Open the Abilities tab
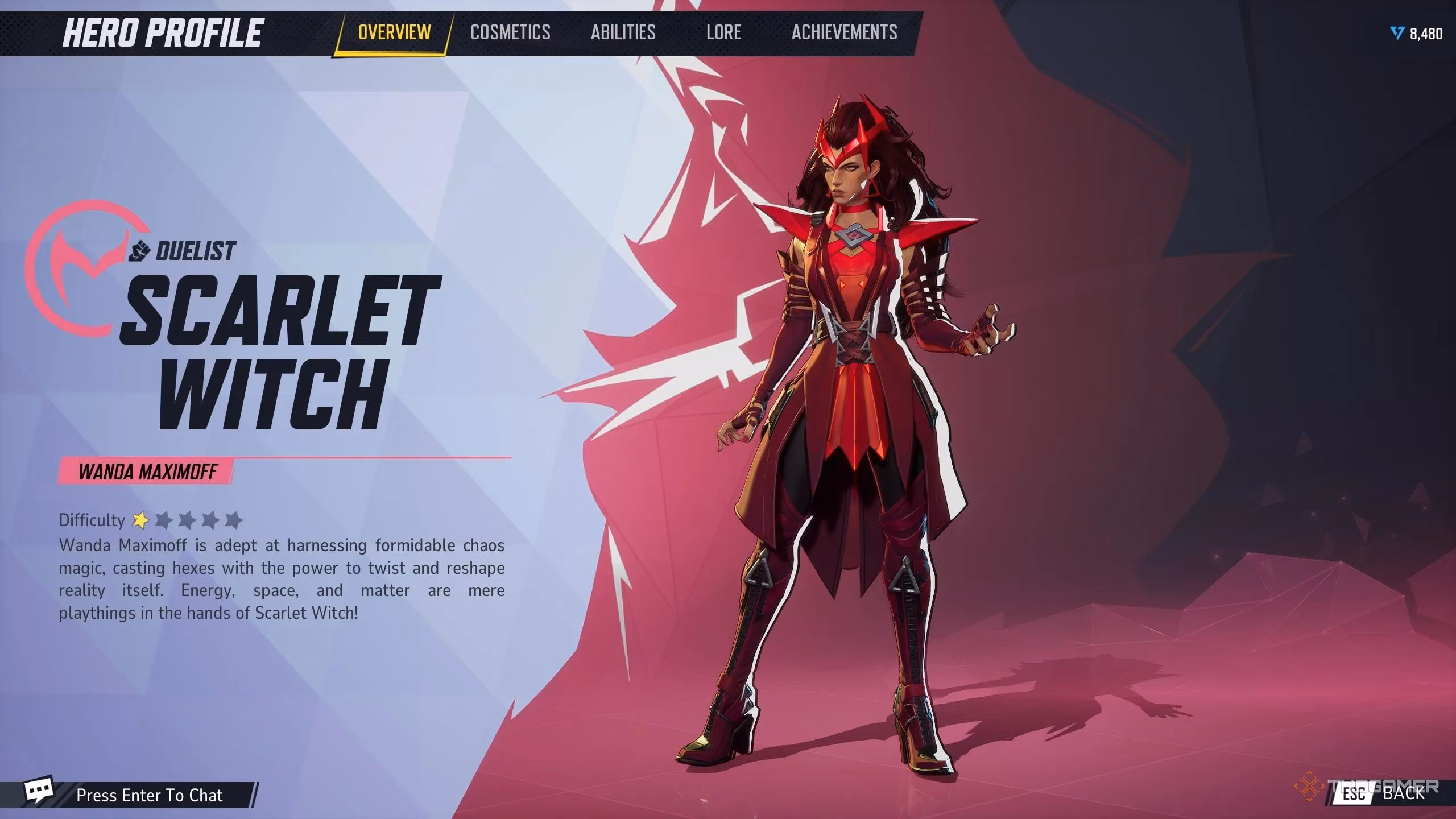The width and height of the screenshot is (1456, 819). coord(623,32)
